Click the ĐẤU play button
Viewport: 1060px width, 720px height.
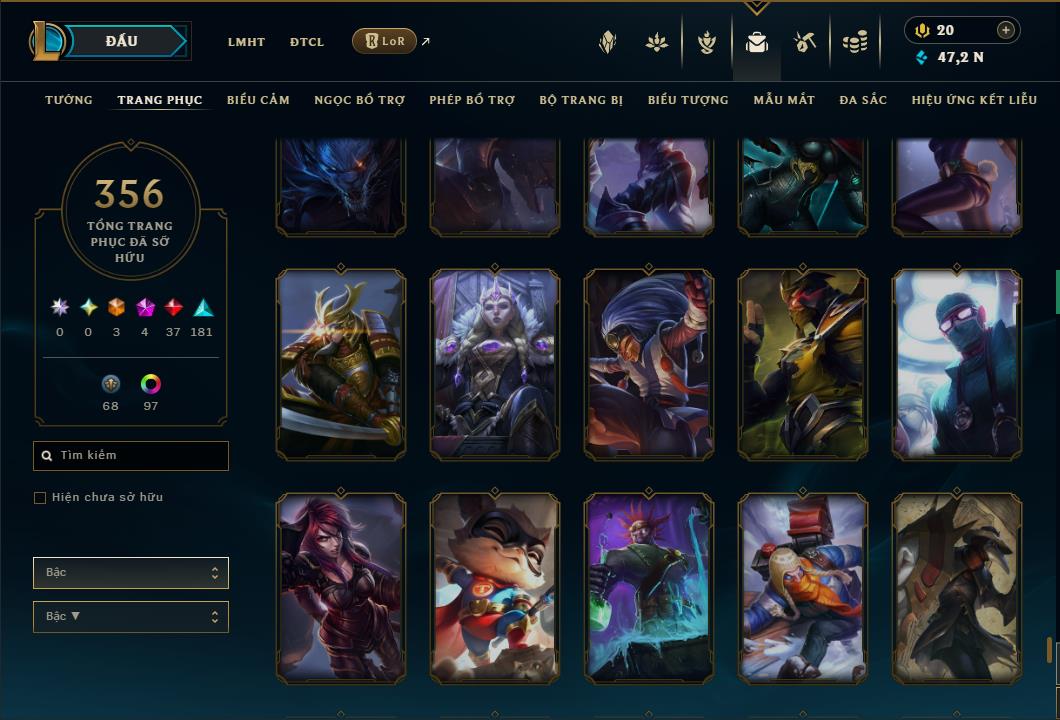point(122,41)
